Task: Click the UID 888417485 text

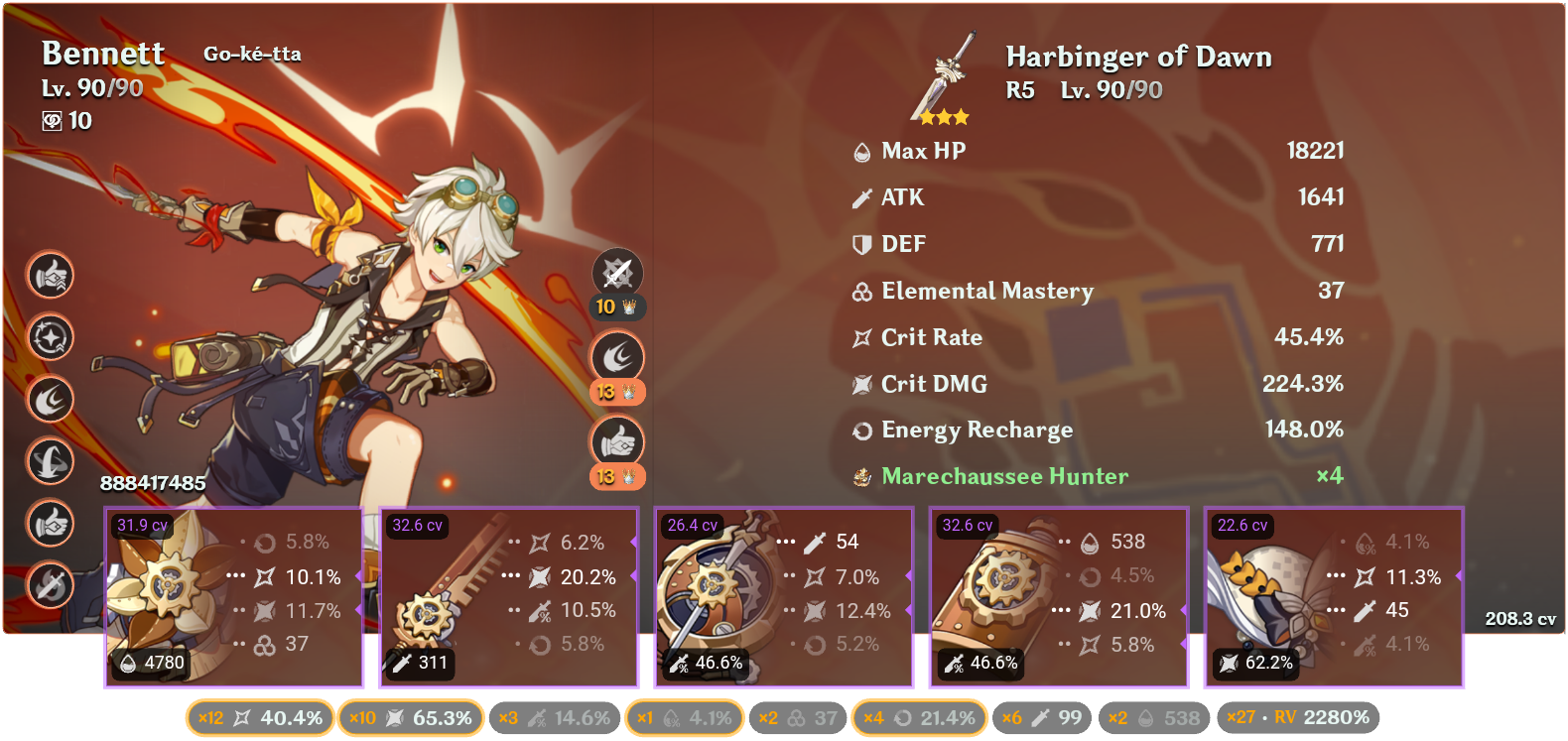Action: tap(154, 485)
